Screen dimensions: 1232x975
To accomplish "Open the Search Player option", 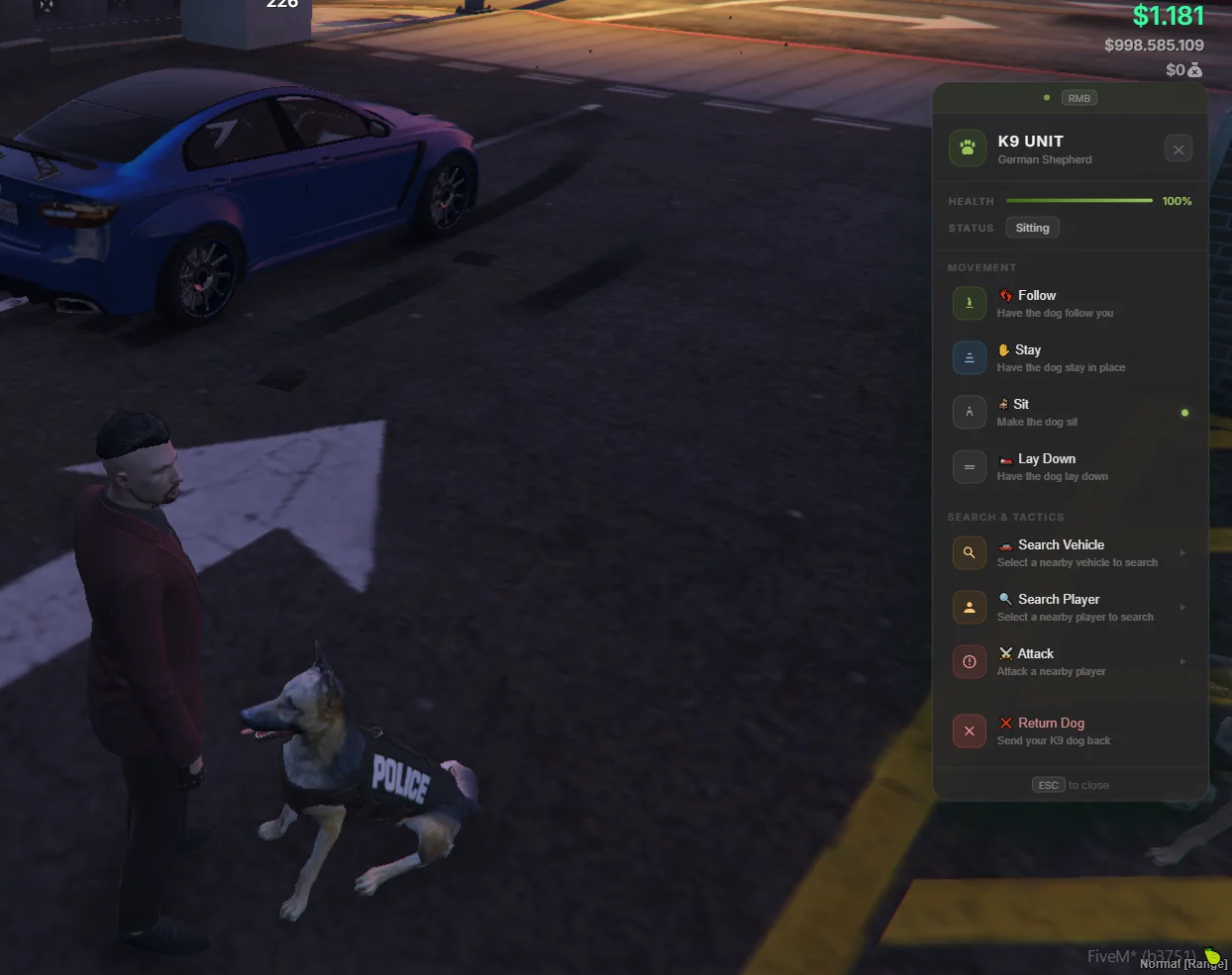I will pyautogui.click(x=1070, y=608).
